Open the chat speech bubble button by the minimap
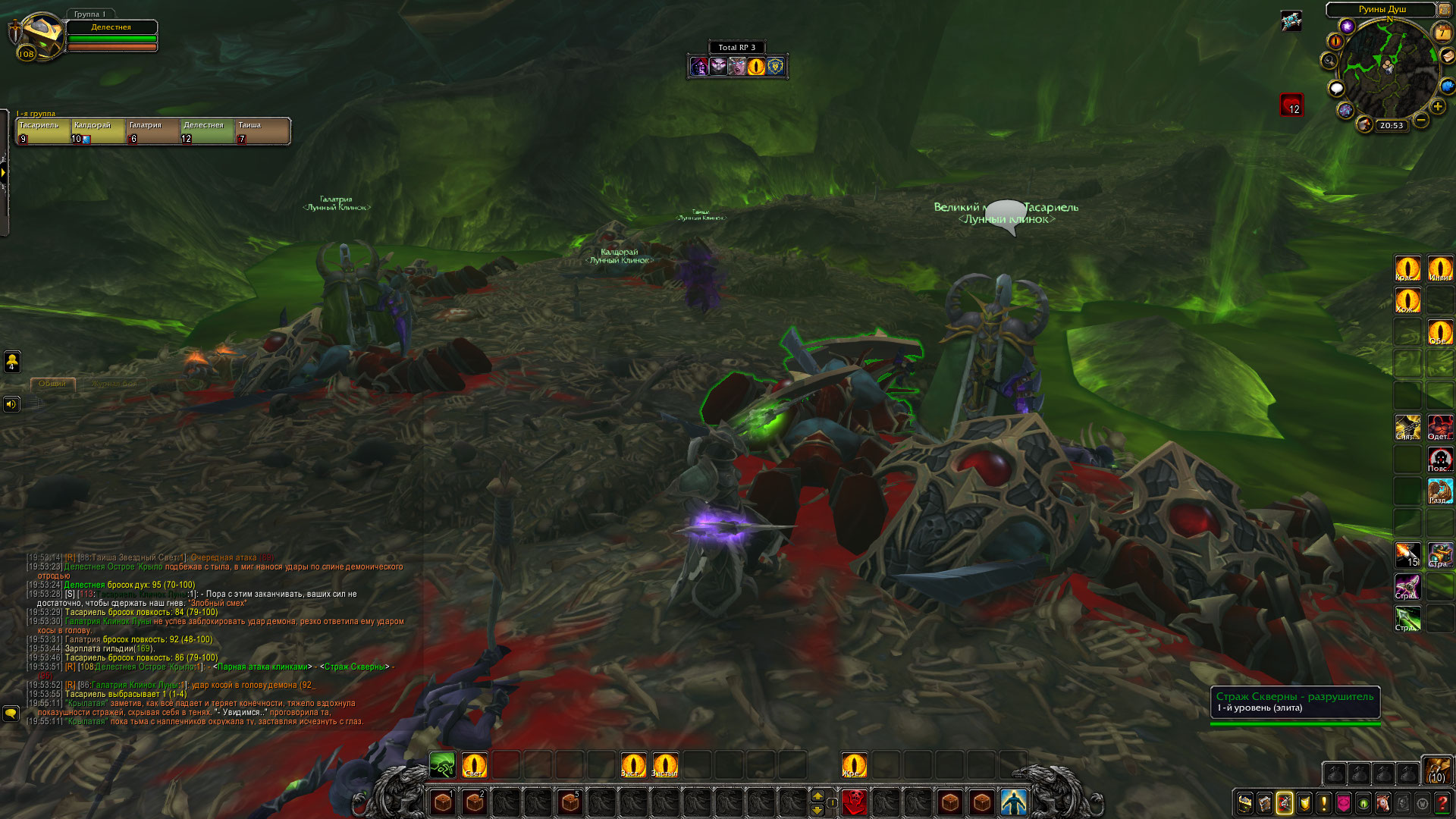 tap(1336, 89)
